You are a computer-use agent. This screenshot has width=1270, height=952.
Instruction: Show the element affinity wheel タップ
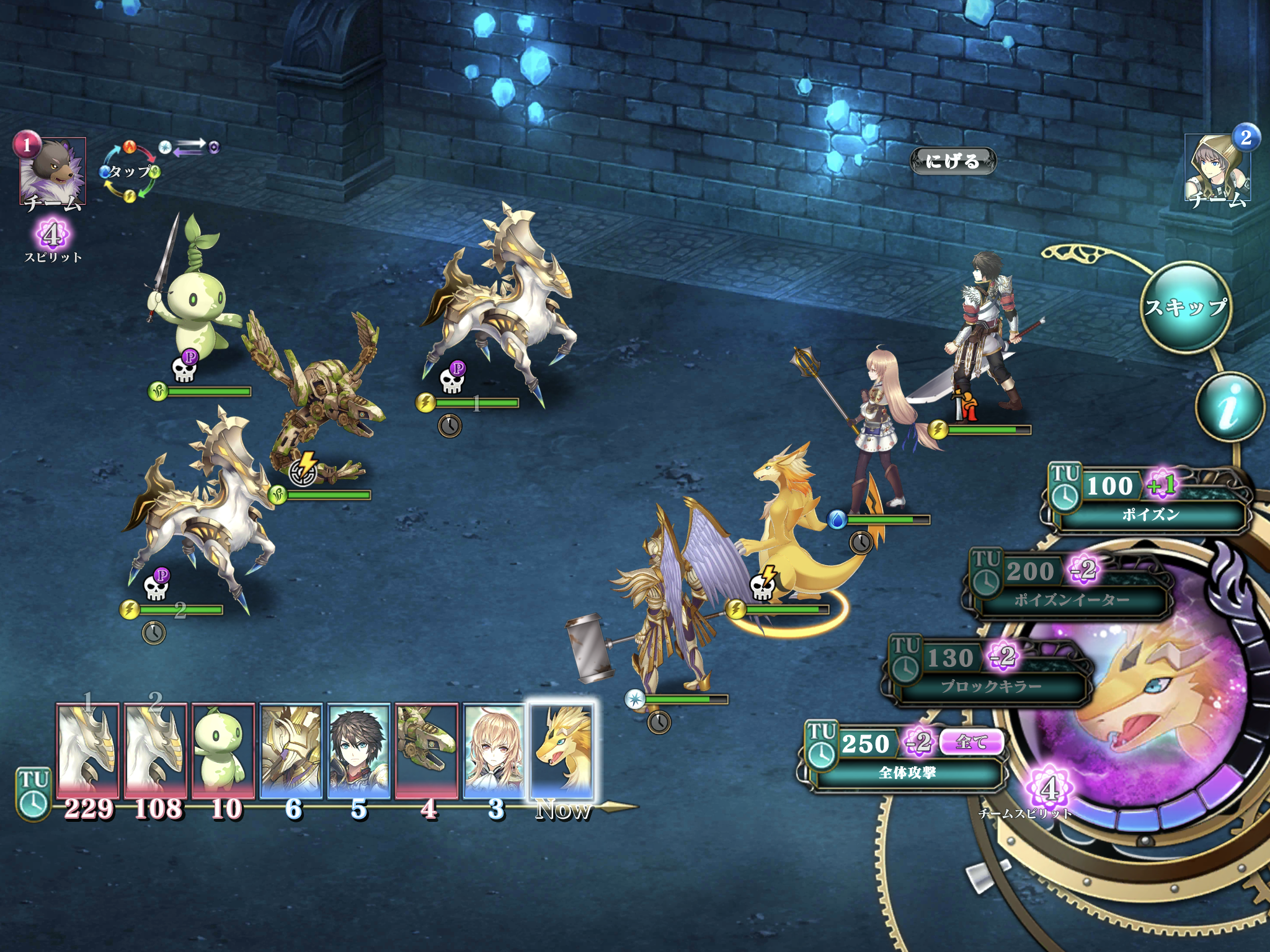(x=130, y=172)
